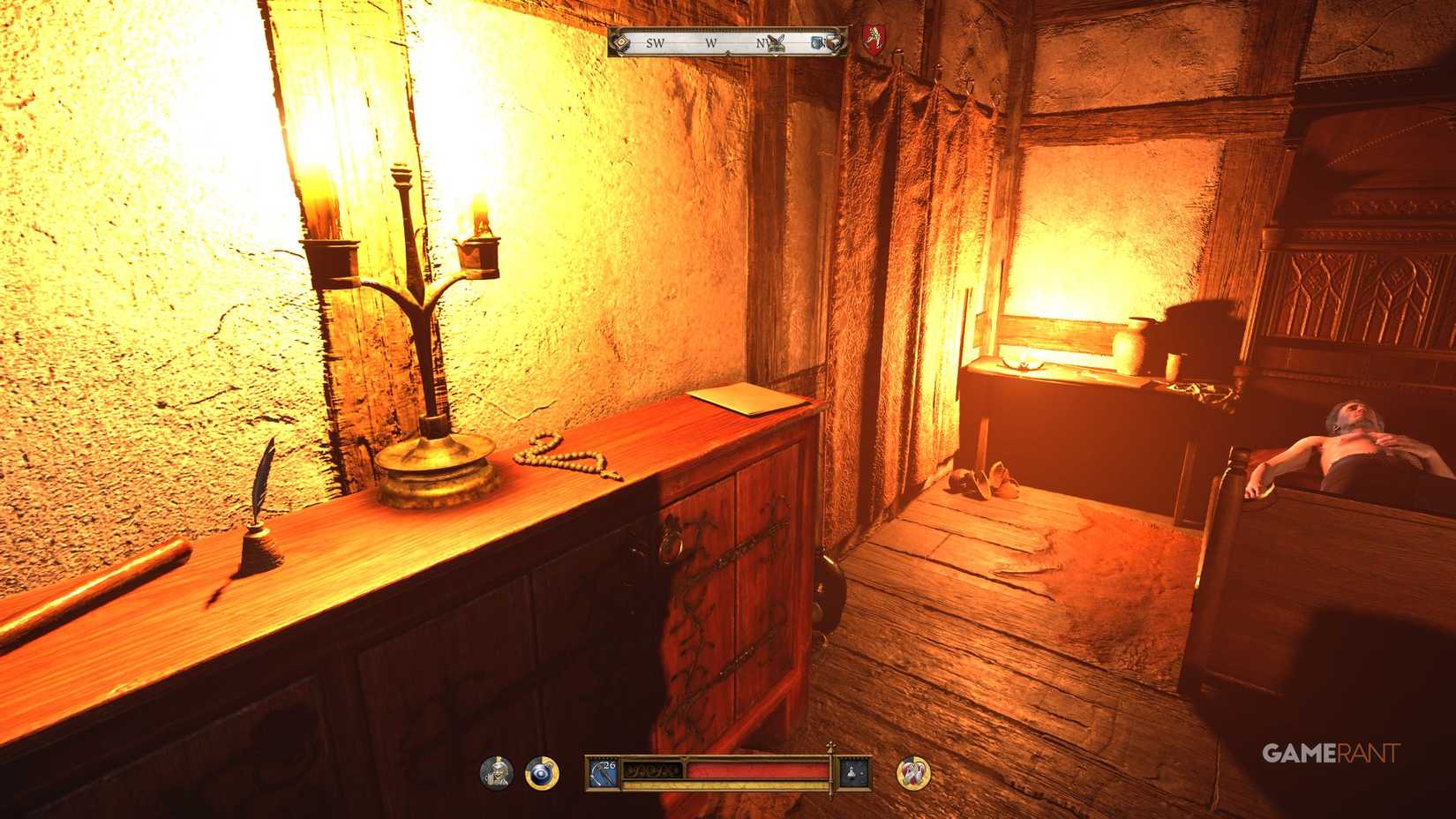Click the red heraldic shield crest
Viewport: 1456px width, 819px height.
click(873, 41)
